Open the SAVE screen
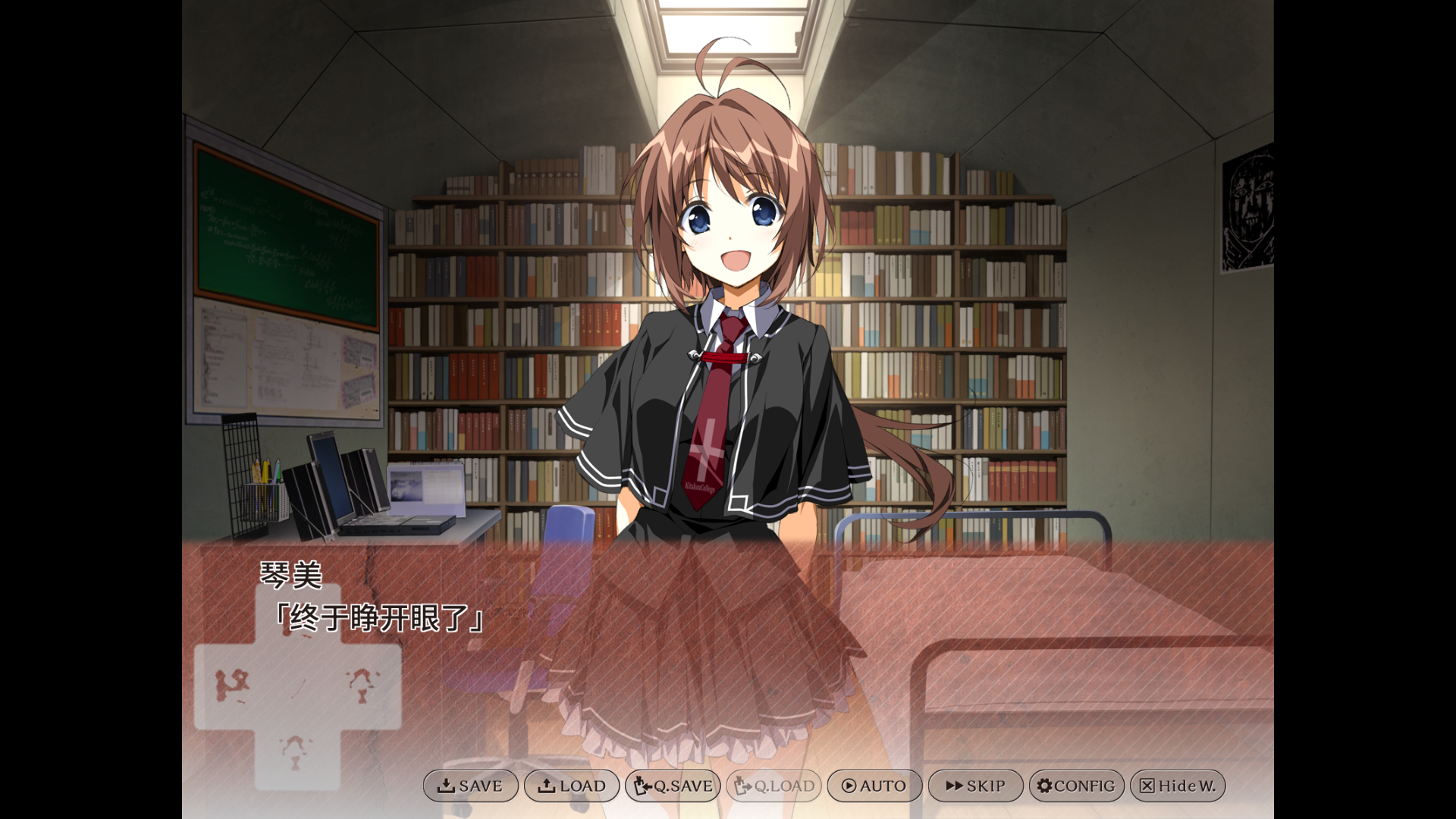Image resolution: width=1456 pixels, height=819 pixels. click(x=471, y=786)
